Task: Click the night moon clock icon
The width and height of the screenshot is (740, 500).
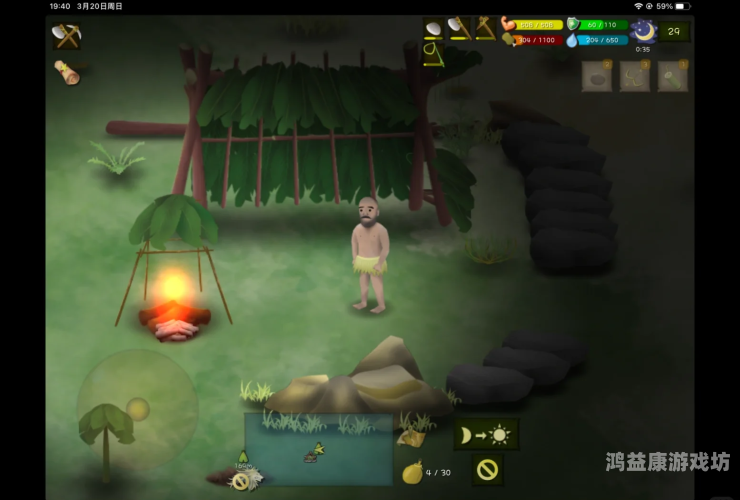Action: 643,31
